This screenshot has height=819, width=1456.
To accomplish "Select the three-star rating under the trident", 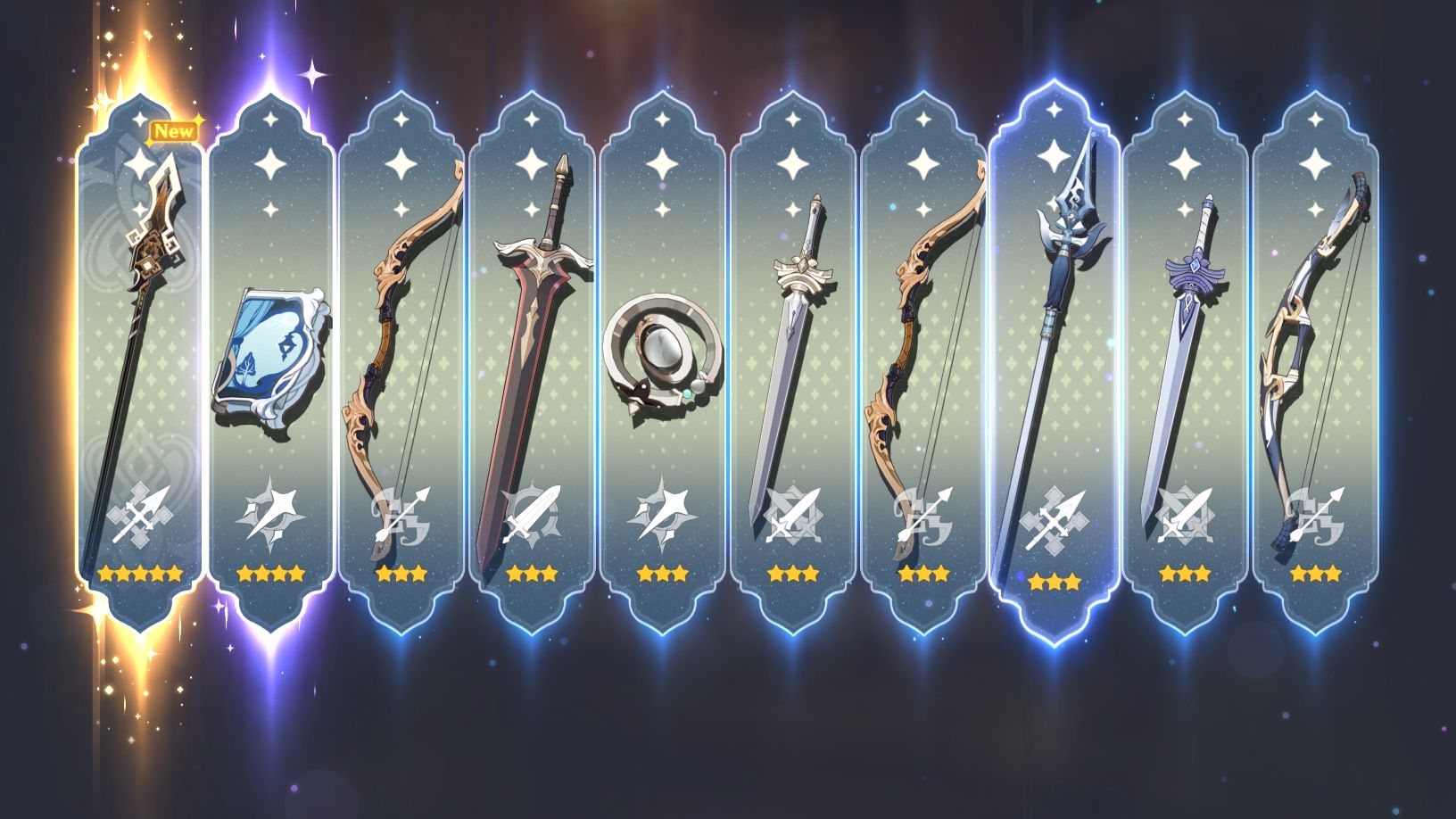I will (x=1053, y=582).
